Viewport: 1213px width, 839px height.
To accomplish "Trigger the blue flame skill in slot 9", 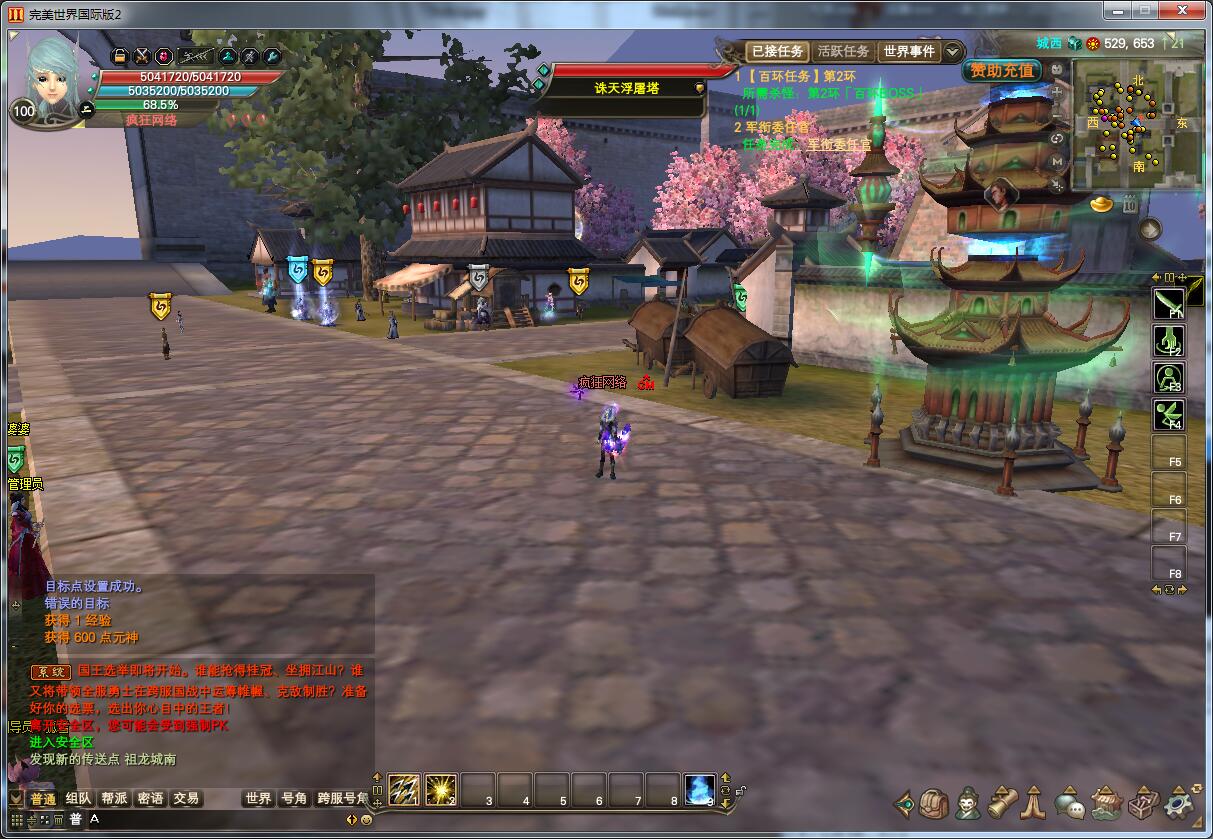I will [x=699, y=789].
